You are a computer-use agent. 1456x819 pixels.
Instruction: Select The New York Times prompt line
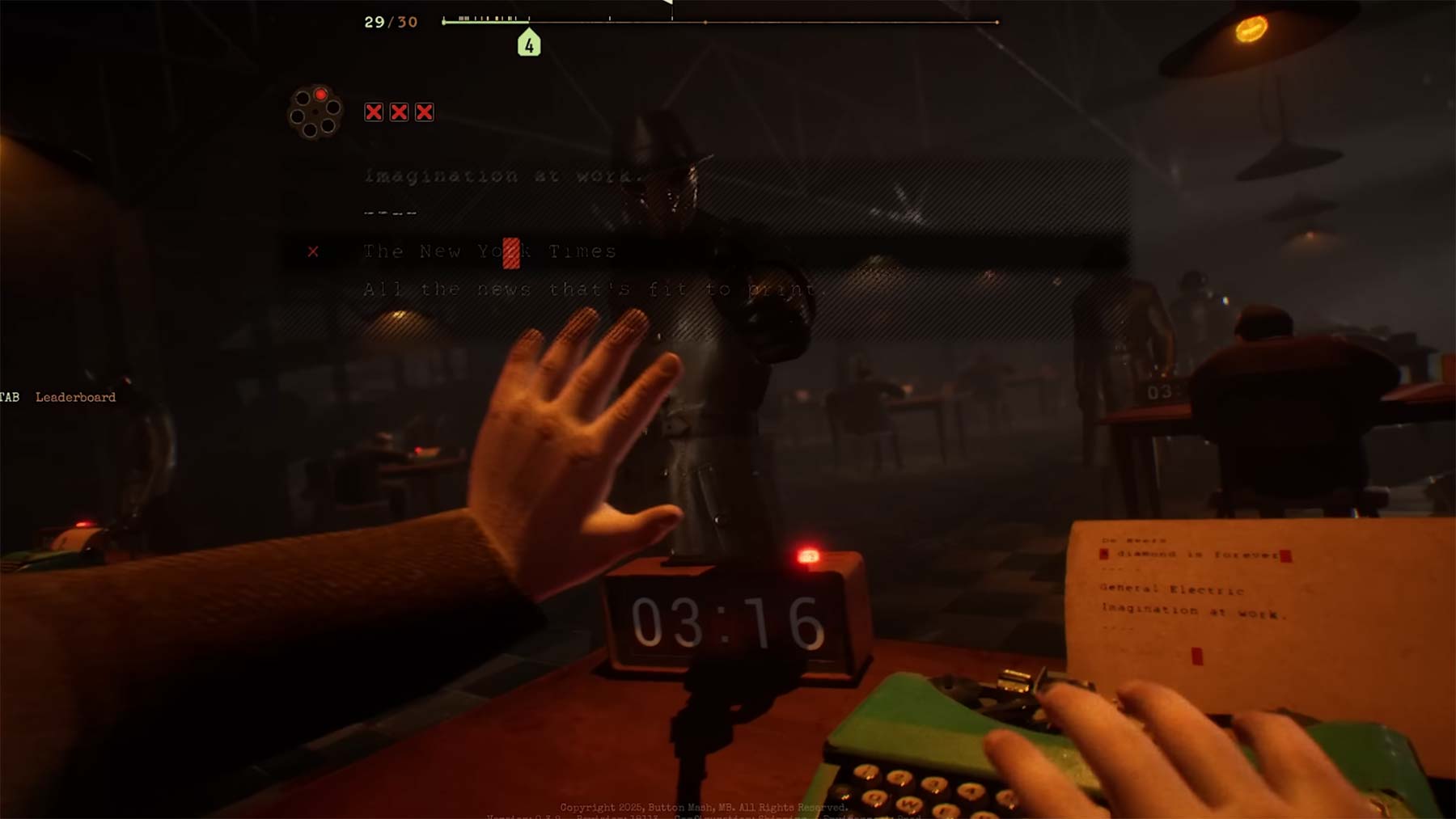point(489,251)
